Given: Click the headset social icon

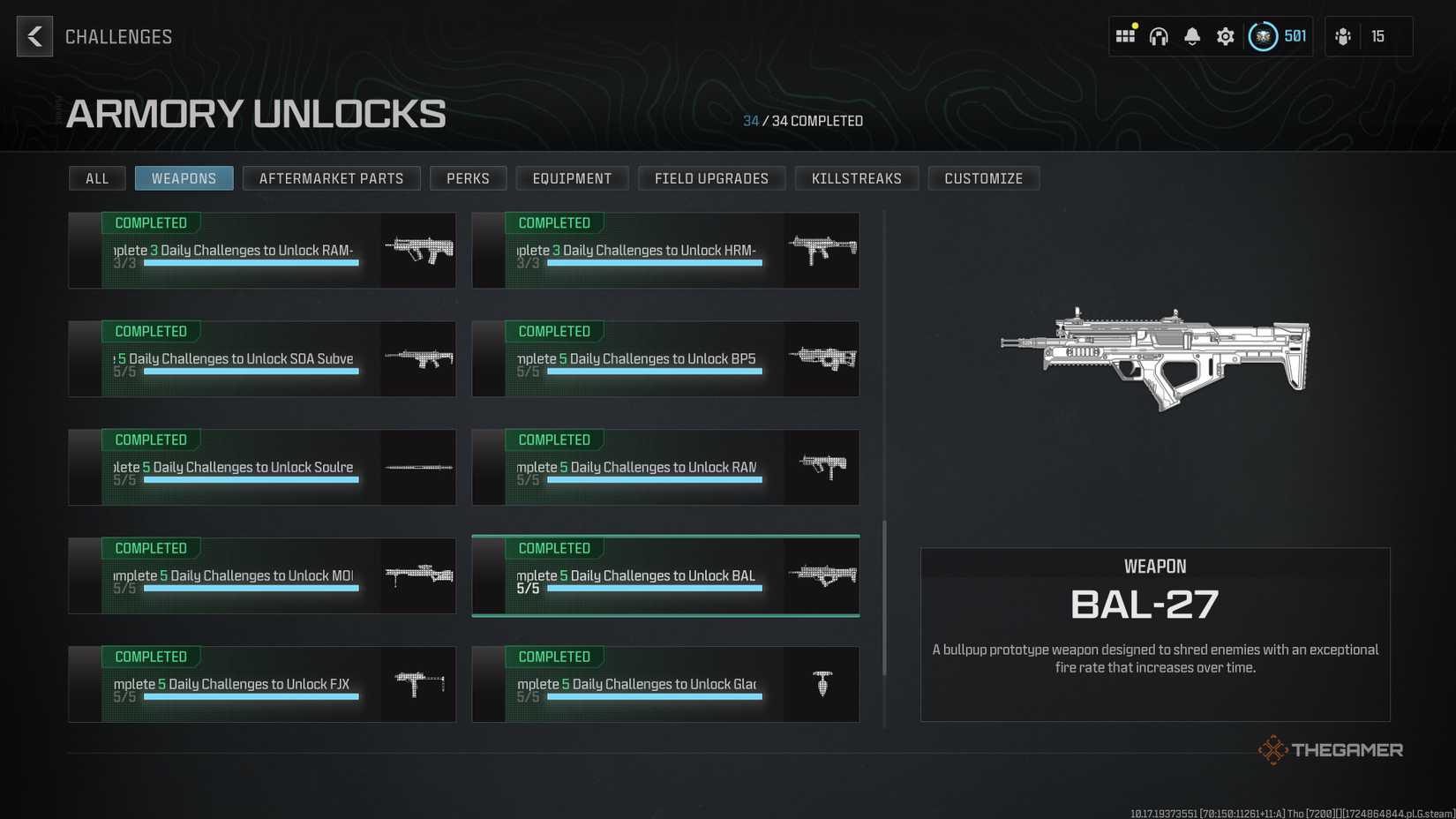Looking at the screenshot, I should coord(1159,36).
